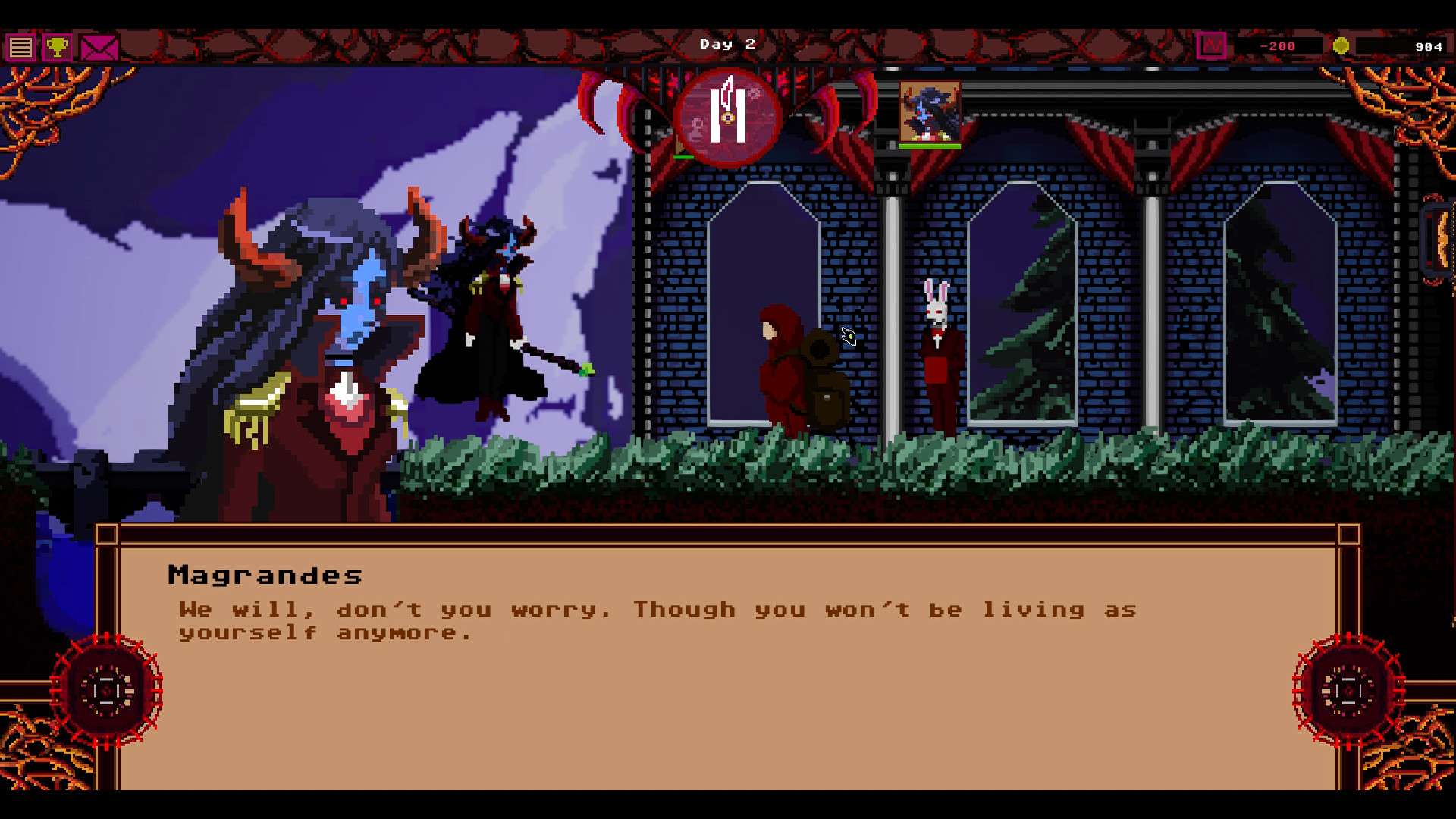Click the gear medallion in the bottom-right corner

tap(1347, 692)
